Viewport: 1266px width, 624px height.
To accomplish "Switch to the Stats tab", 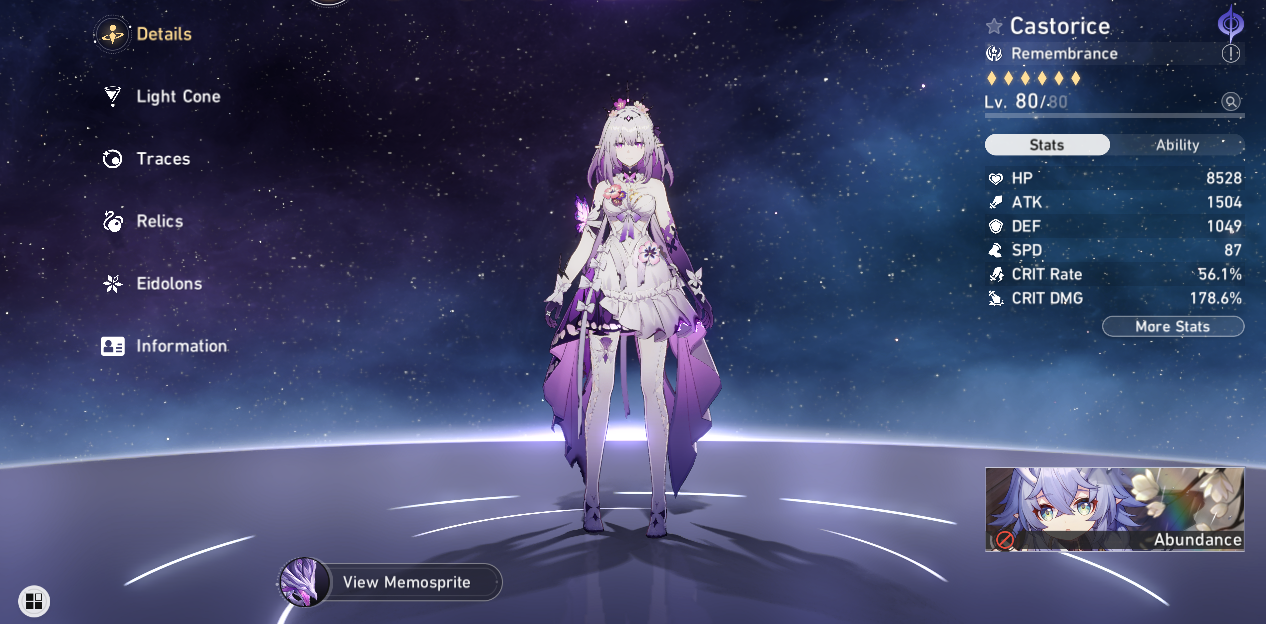I will click(1047, 145).
